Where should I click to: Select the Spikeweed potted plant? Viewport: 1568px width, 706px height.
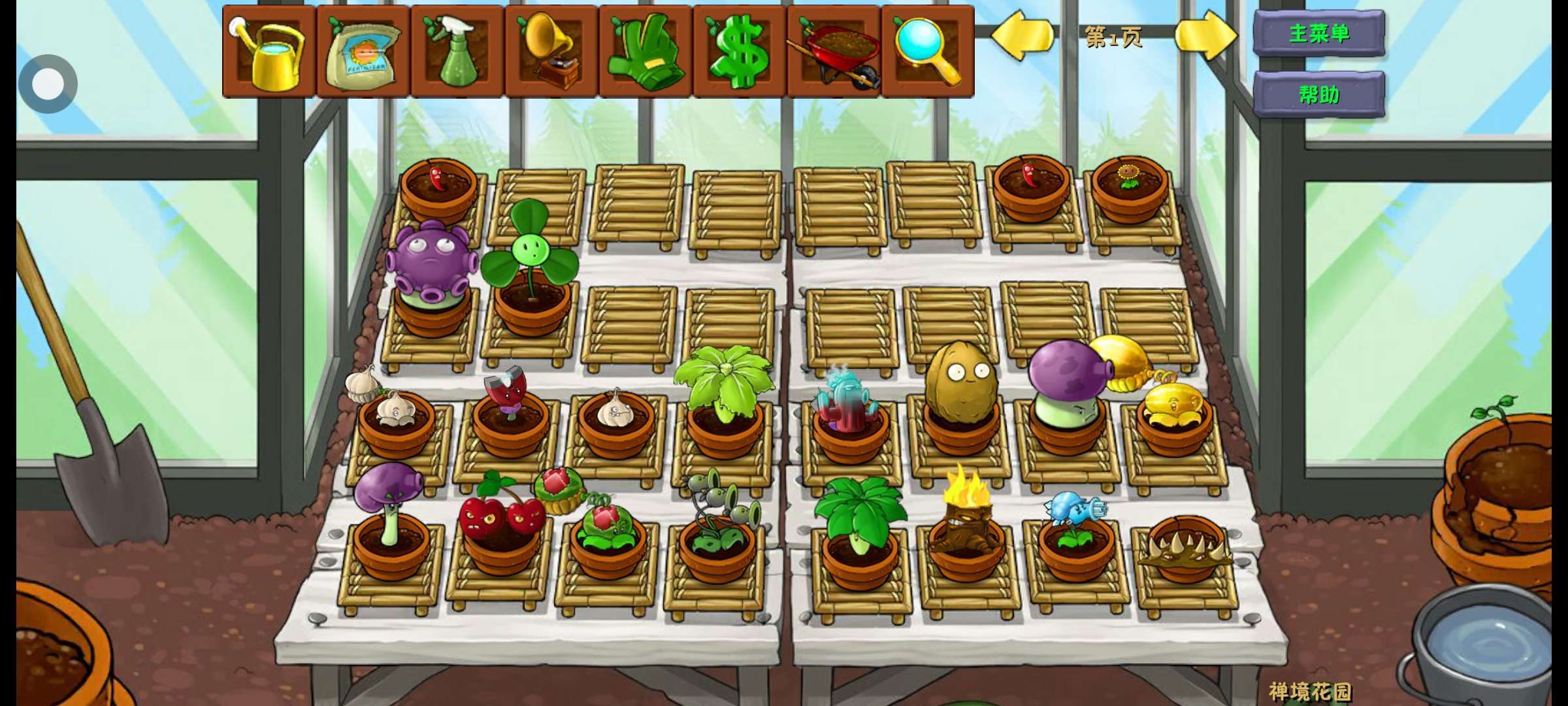click(1185, 549)
